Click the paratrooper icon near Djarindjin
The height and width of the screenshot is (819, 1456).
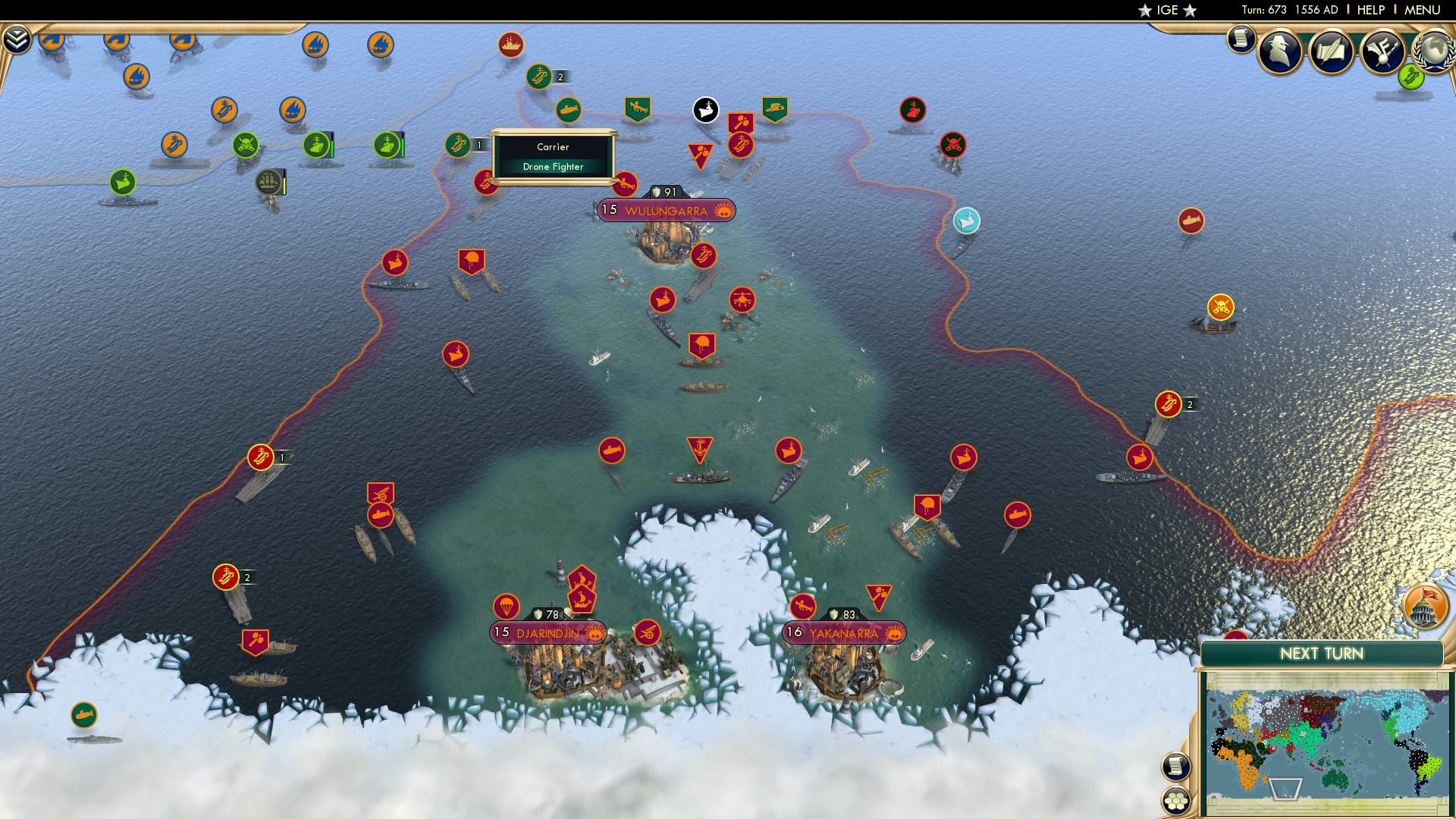point(506,604)
